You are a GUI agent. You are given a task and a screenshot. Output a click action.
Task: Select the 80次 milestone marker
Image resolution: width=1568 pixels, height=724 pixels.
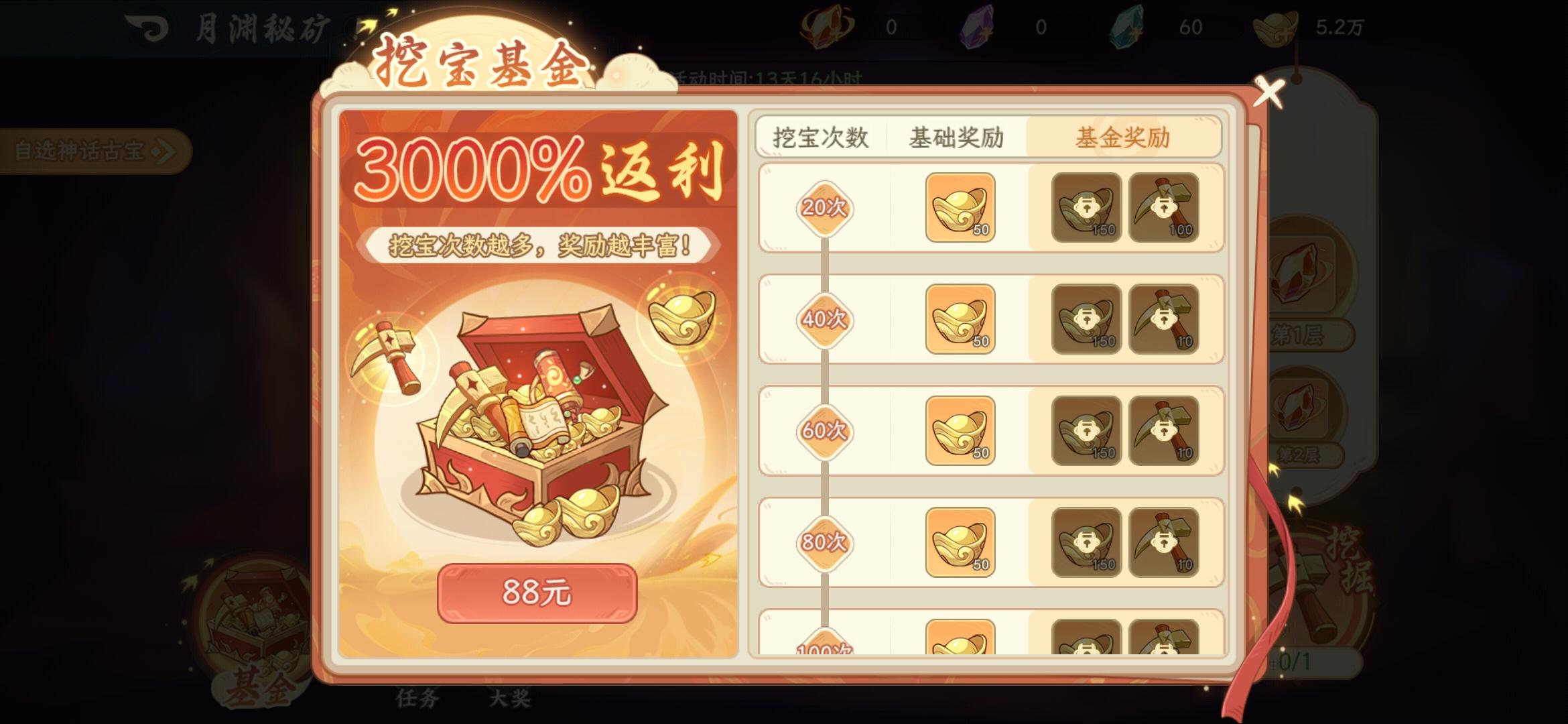pos(823,543)
